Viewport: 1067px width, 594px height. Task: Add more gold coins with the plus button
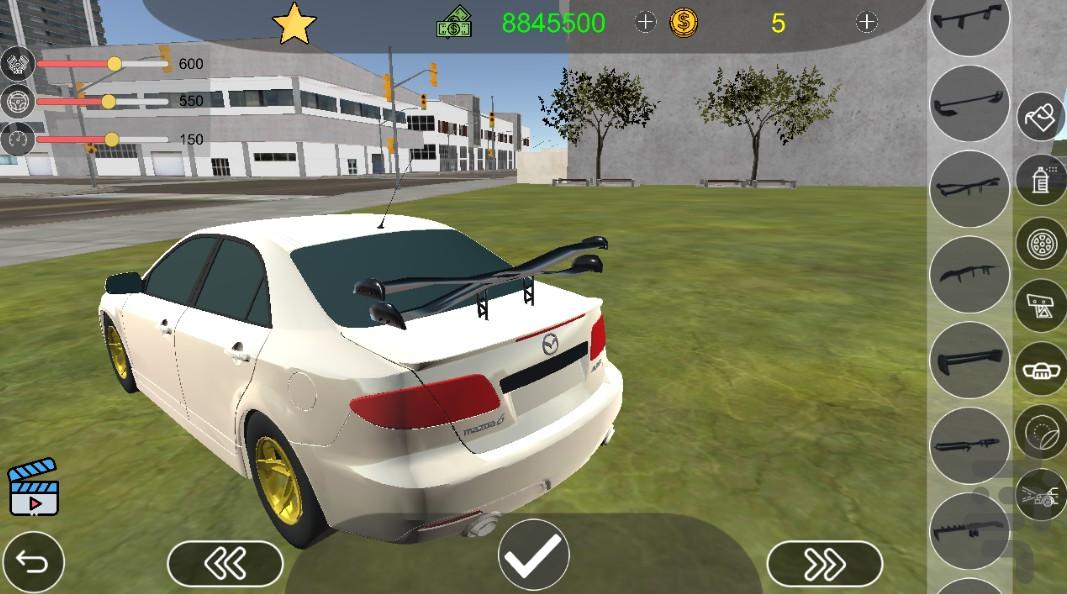coord(867,22)
